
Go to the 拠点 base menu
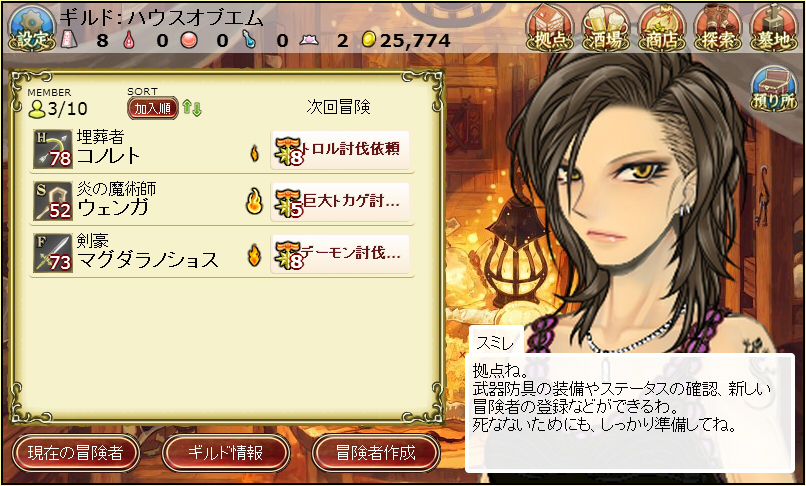point(549,27)
